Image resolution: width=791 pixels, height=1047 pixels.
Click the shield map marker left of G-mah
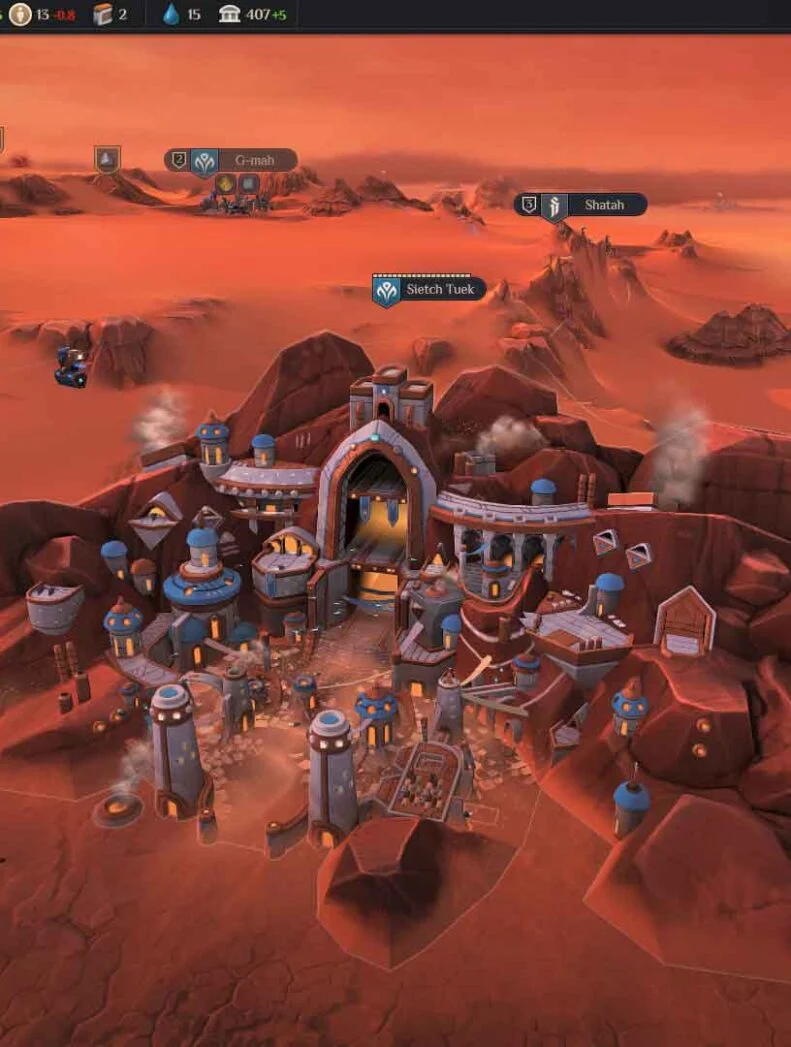(x=107, y=158)
